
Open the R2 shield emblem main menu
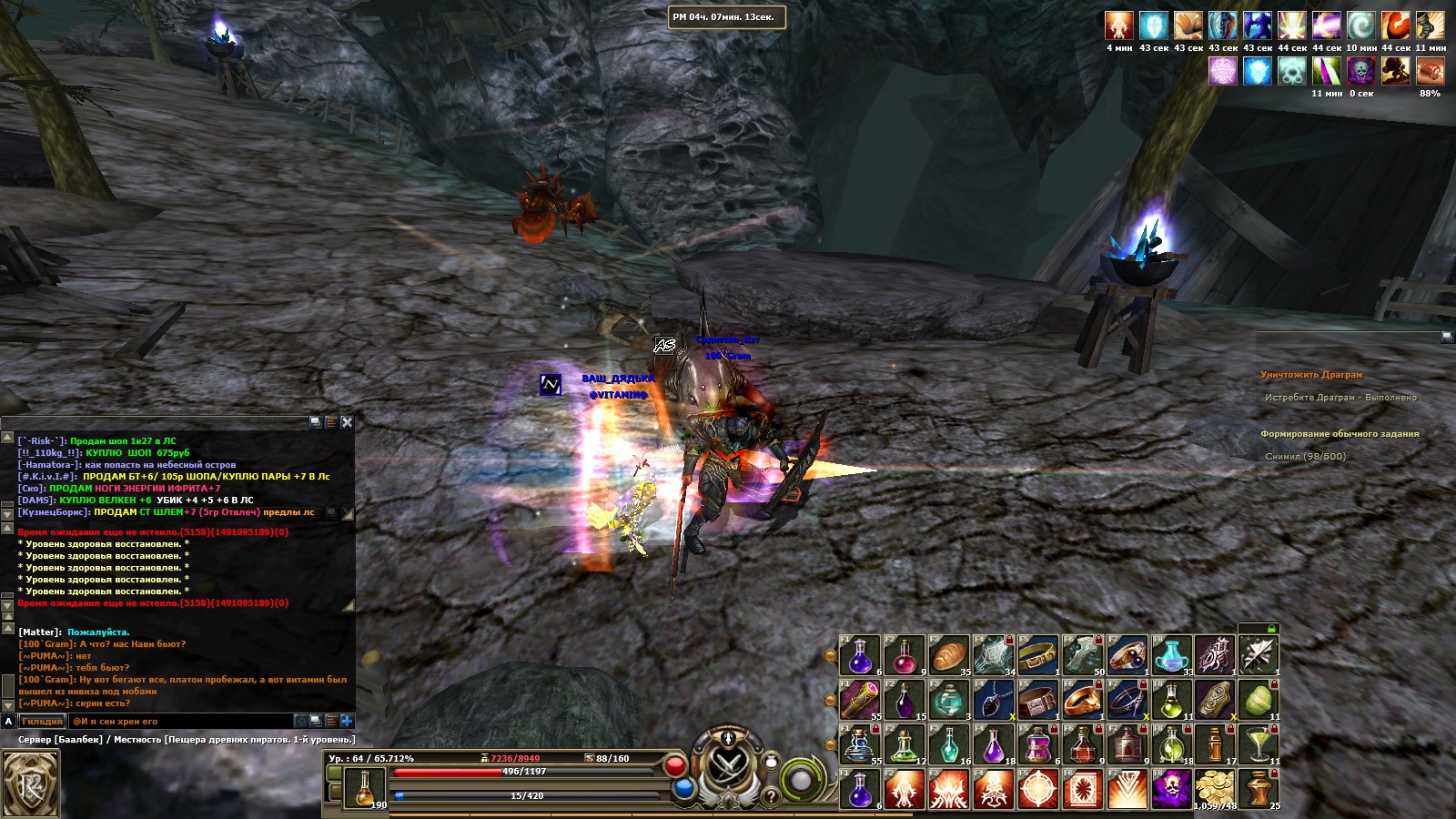point(31,783)
